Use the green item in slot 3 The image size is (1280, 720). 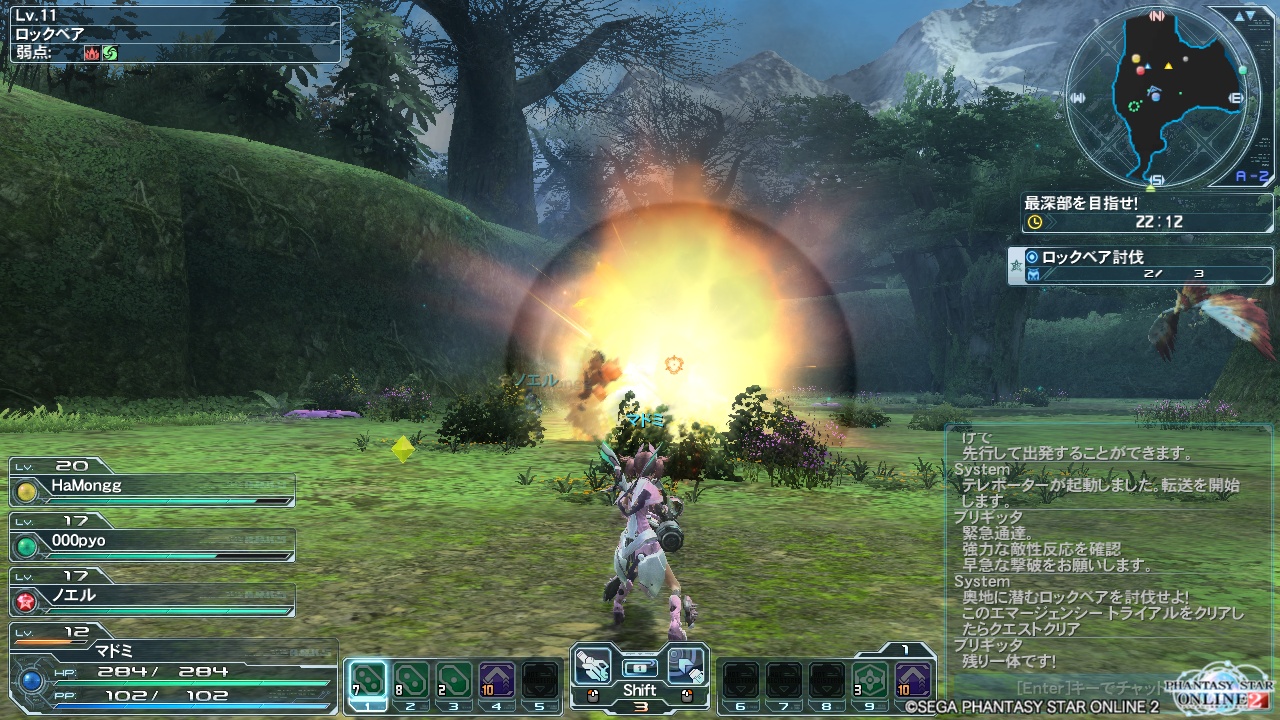[453, 681]
